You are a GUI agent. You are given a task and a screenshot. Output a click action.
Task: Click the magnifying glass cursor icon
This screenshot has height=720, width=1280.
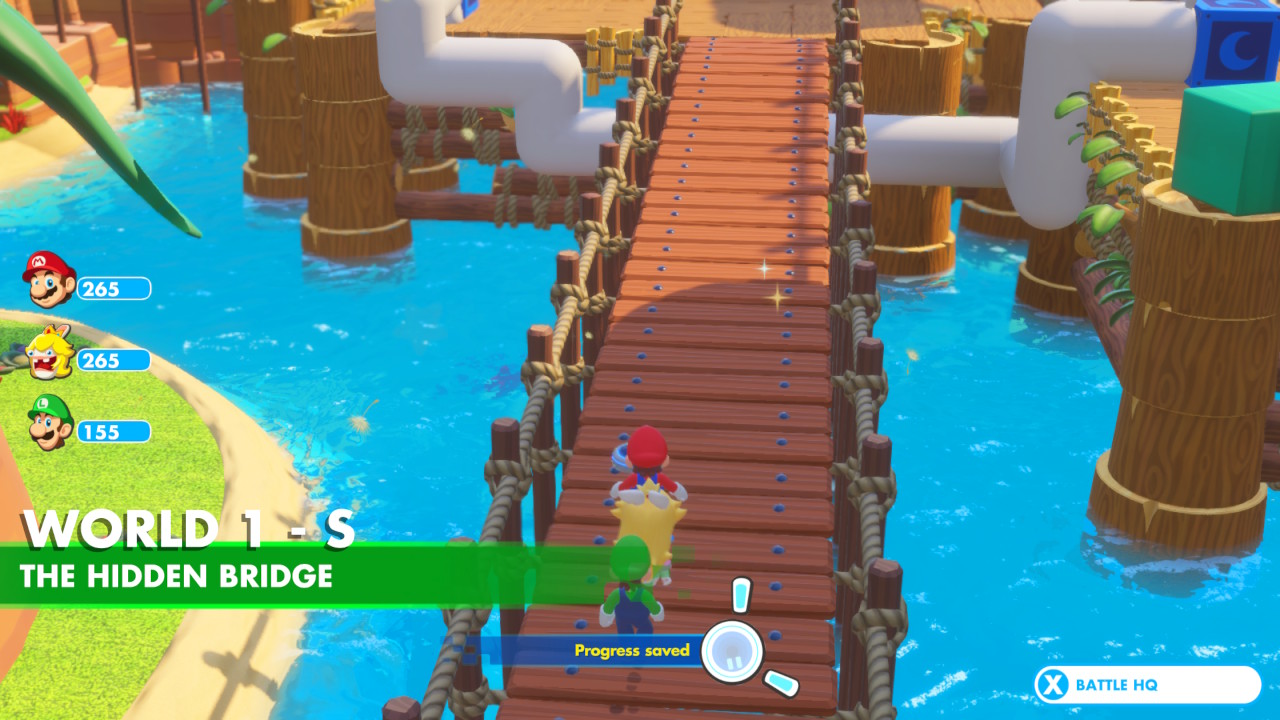[733, 651]
